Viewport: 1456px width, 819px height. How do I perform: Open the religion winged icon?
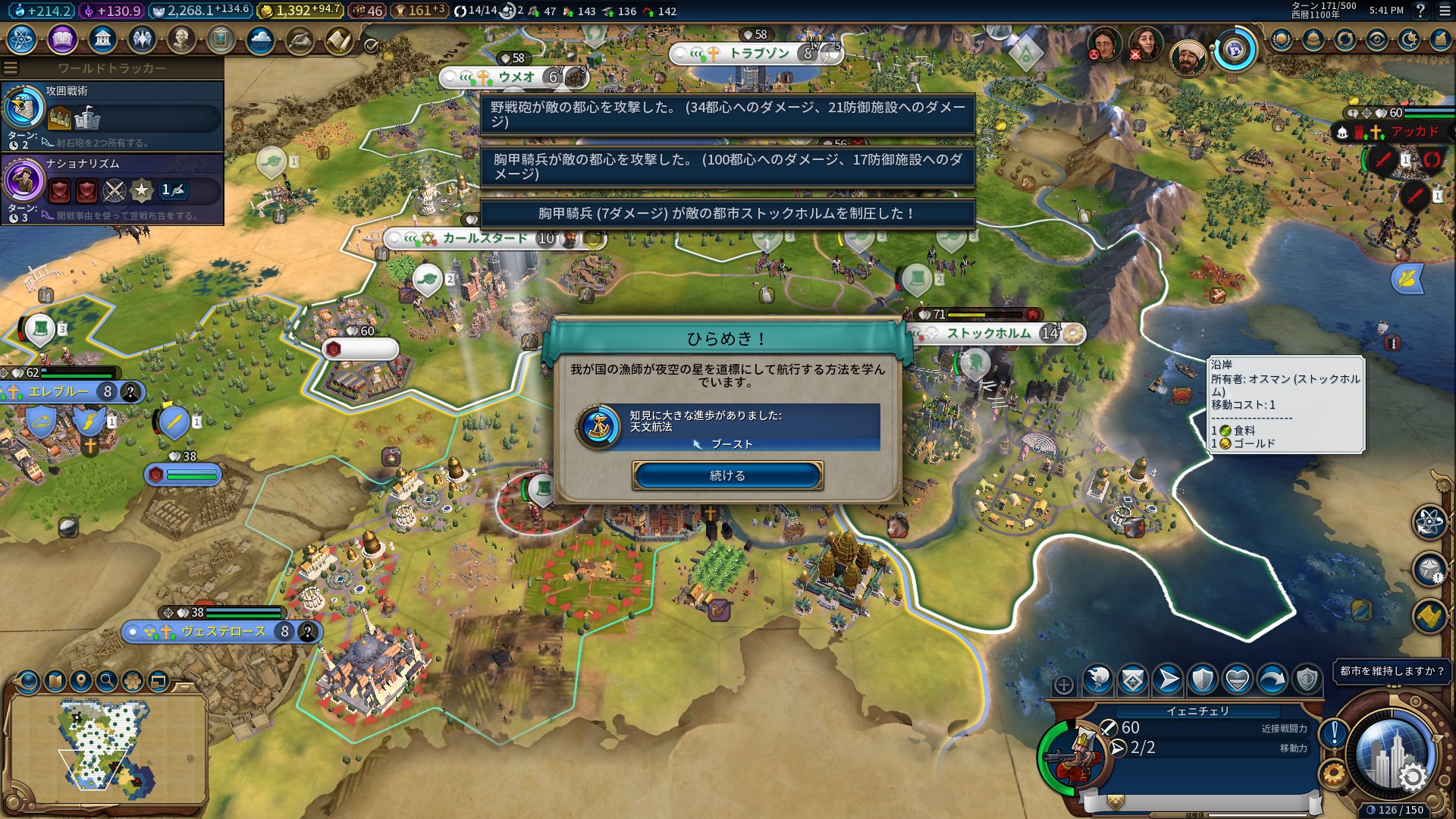(x=142, y=39)
